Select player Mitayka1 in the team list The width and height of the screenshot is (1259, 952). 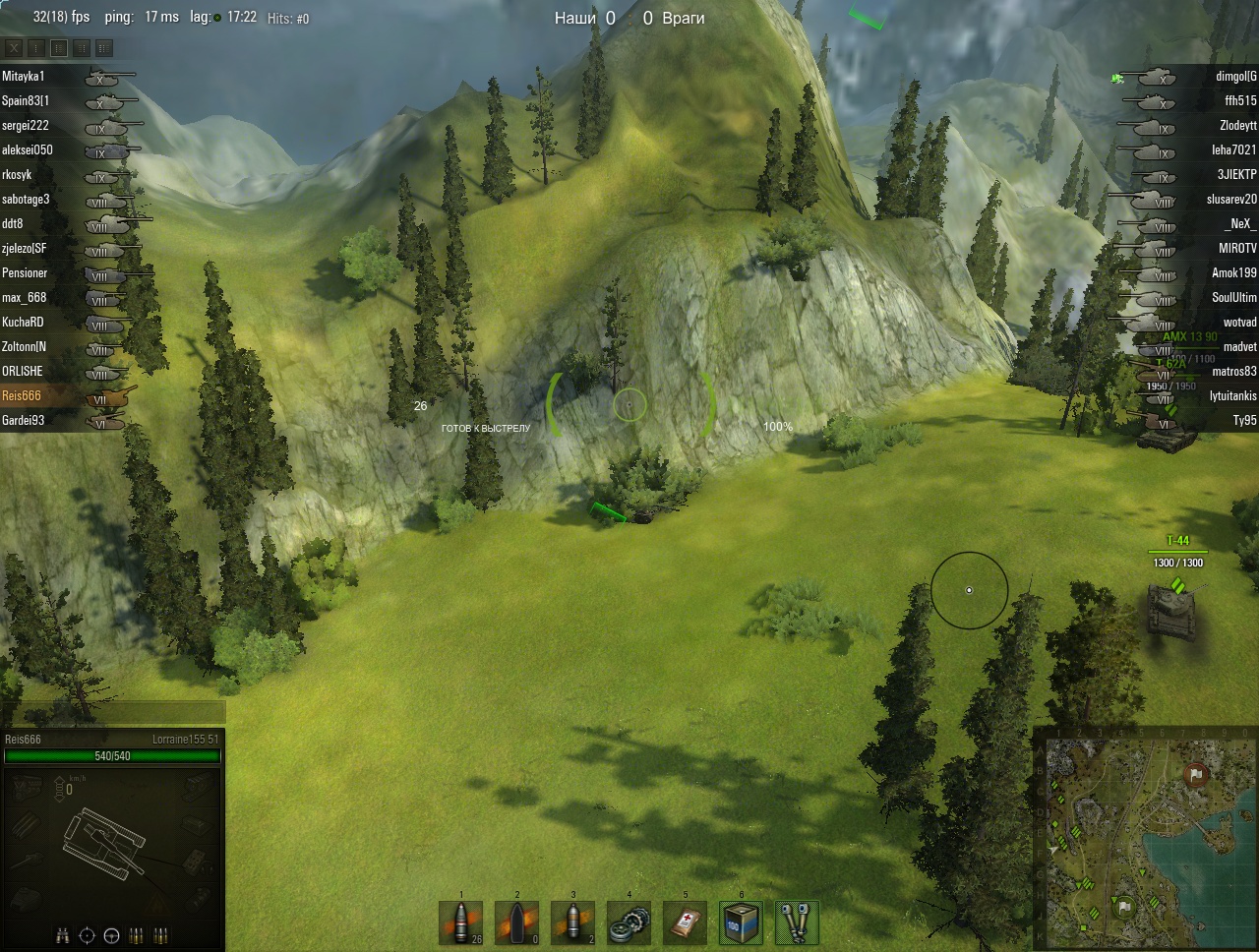tap(24, 76)
